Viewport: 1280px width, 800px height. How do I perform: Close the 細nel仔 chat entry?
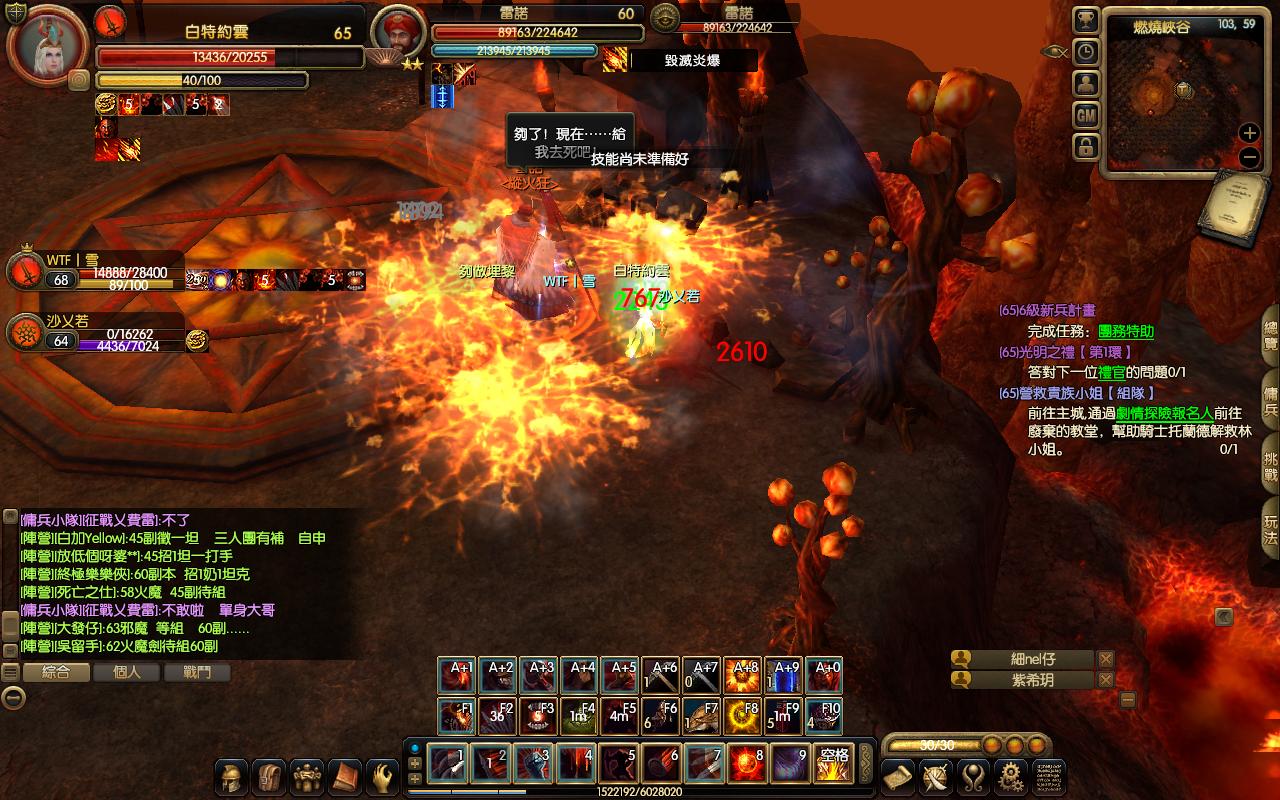tap(1105, 659)
